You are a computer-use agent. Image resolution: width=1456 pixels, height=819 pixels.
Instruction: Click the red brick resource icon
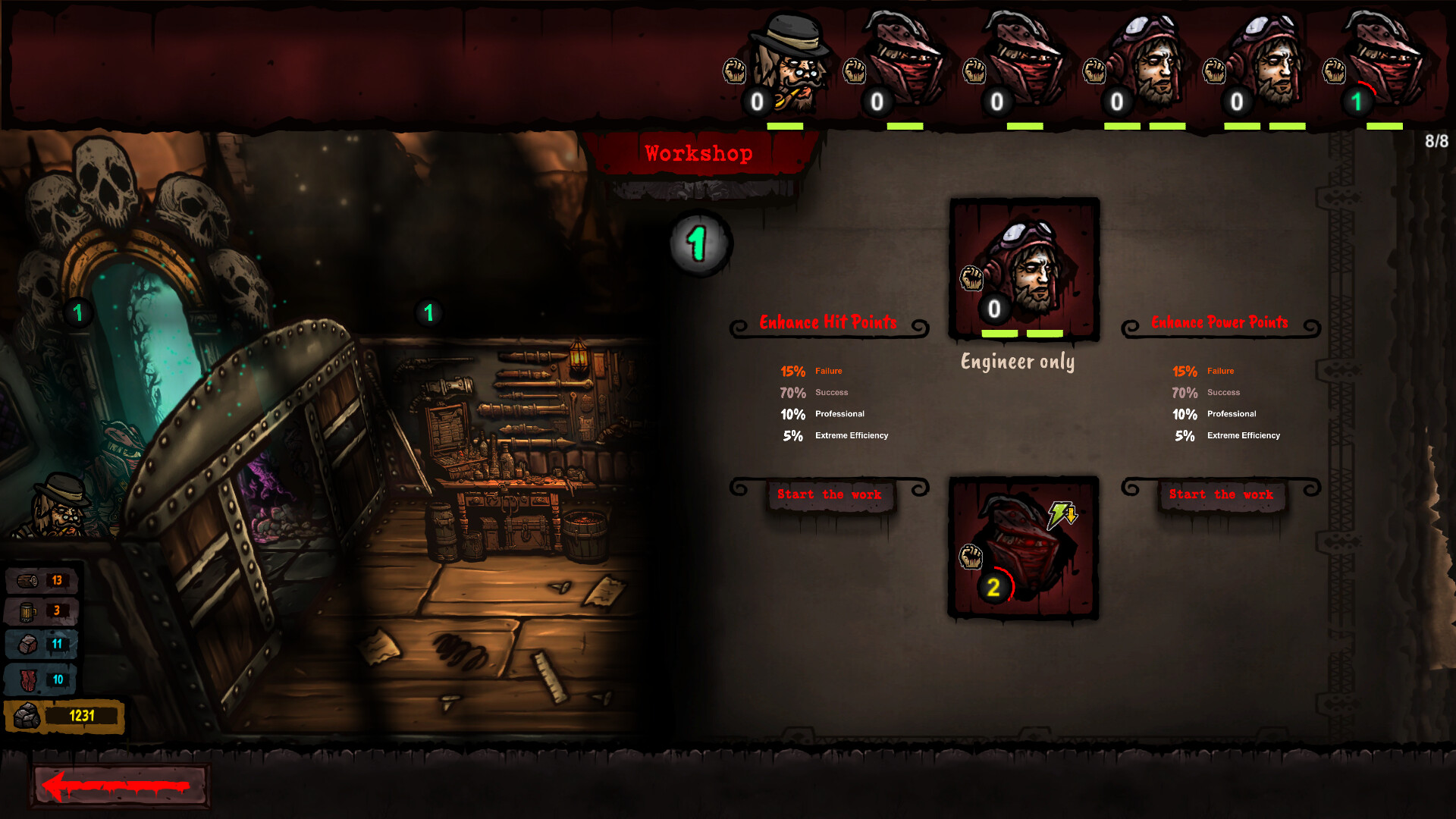click(27, 643)
